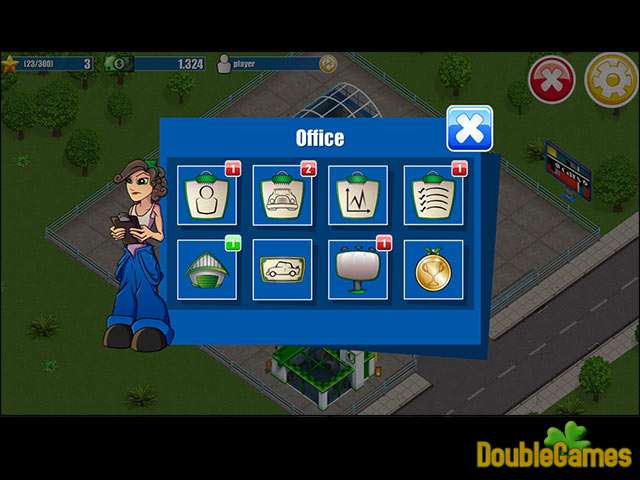View the statistics graph clipboard
Image resolution: width=640 pixels, height=480 pixels.
[358, 194]
